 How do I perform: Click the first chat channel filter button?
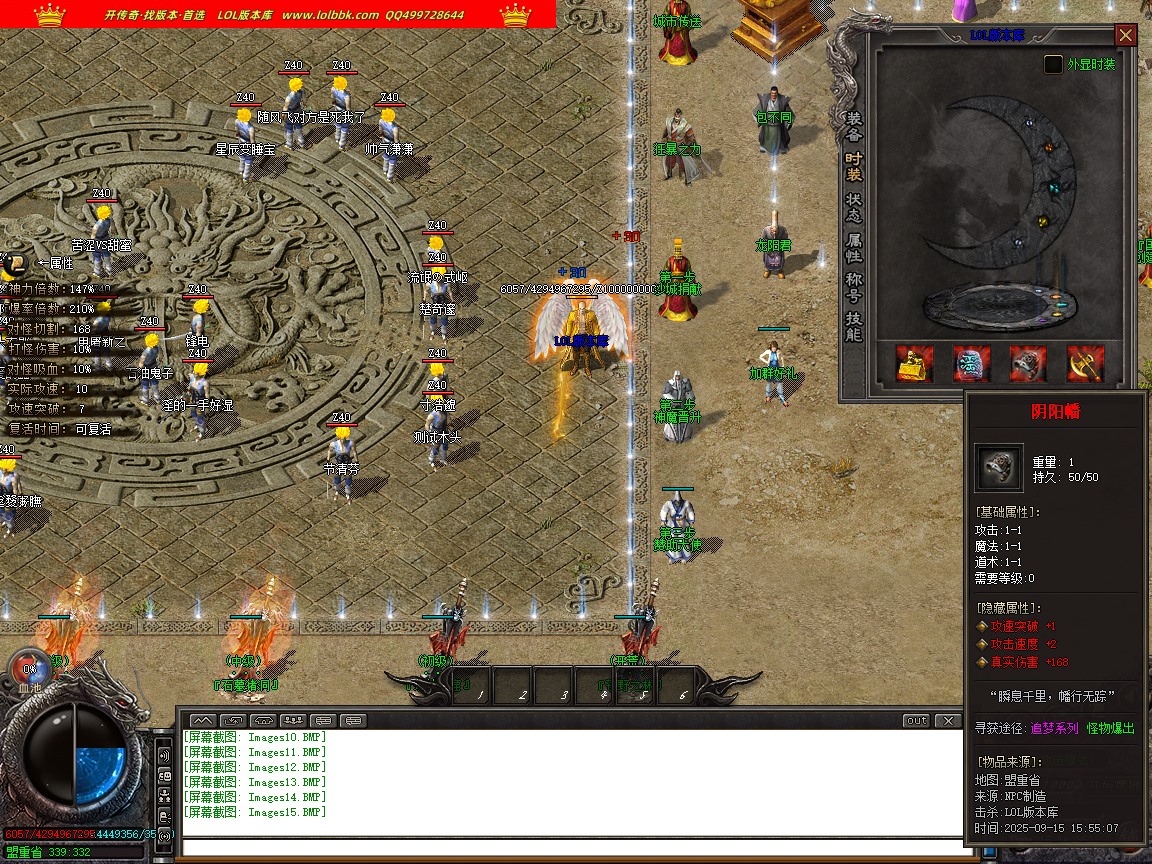pyautogui.click(x=203, y=720)
